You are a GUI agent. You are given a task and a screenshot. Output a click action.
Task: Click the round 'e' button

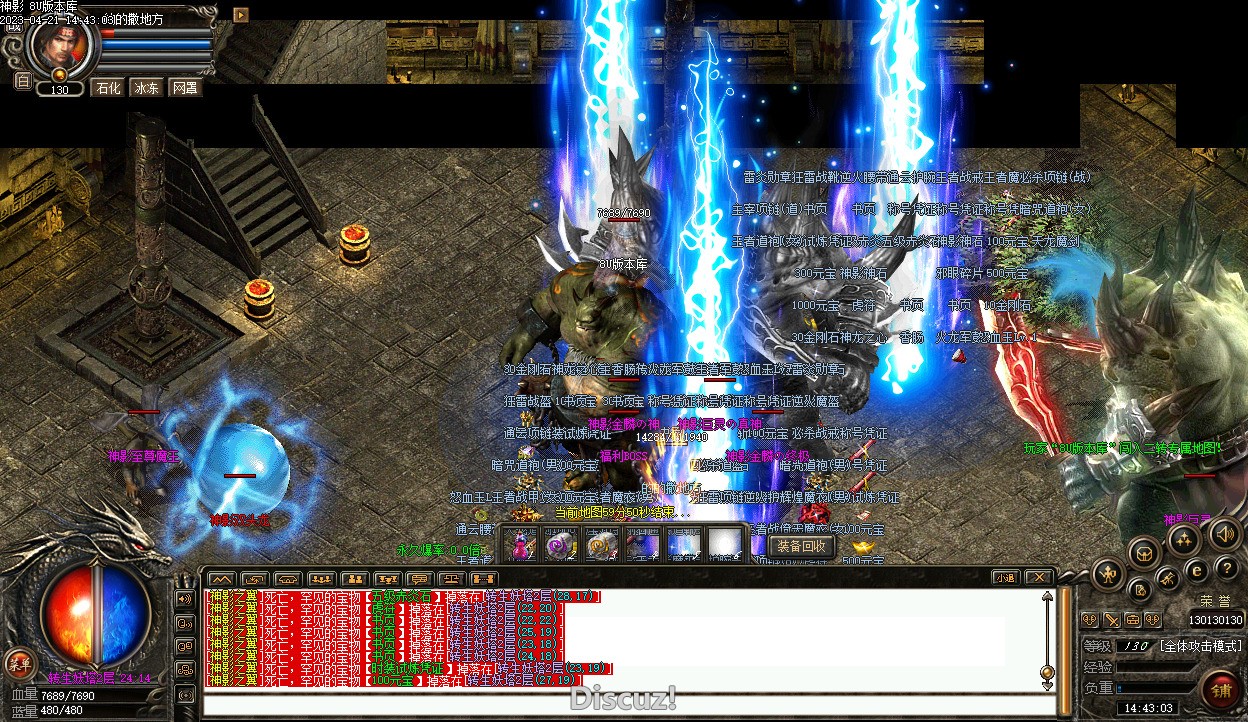1196,571
